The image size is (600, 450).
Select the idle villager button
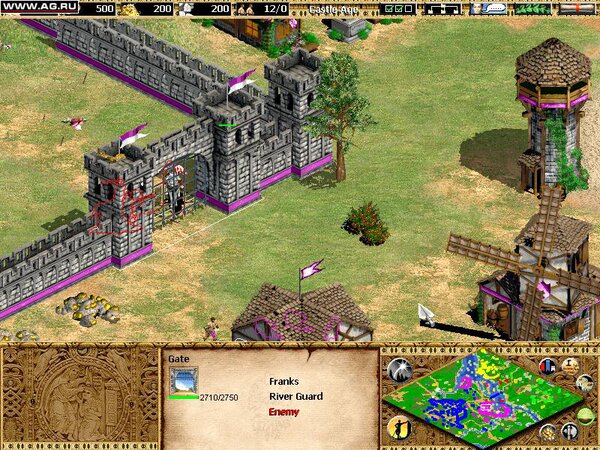397,427
